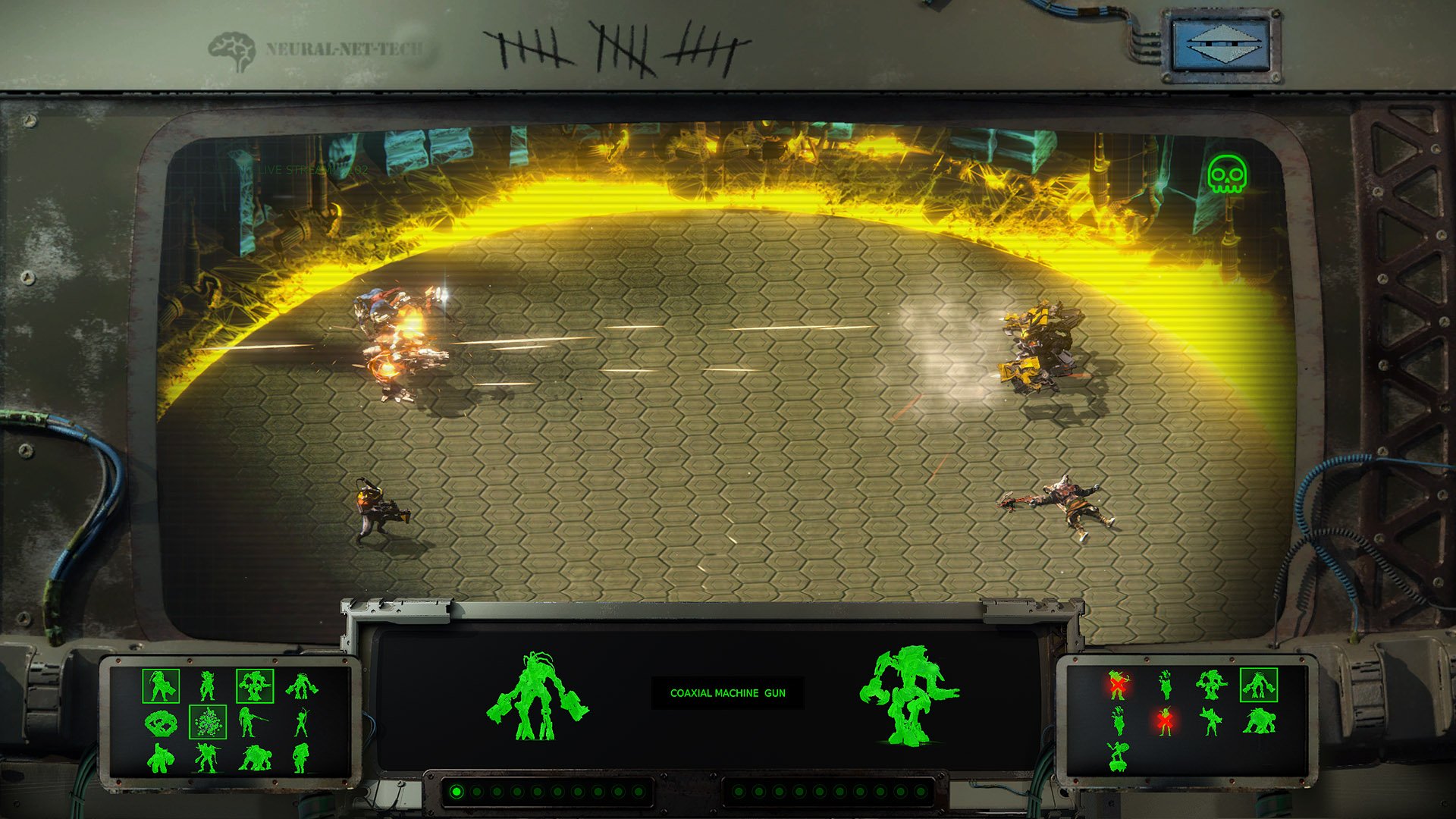Select the crossed-out slender antenna unit
This screenshot has width=1456, height=819.
point(1166,720)
